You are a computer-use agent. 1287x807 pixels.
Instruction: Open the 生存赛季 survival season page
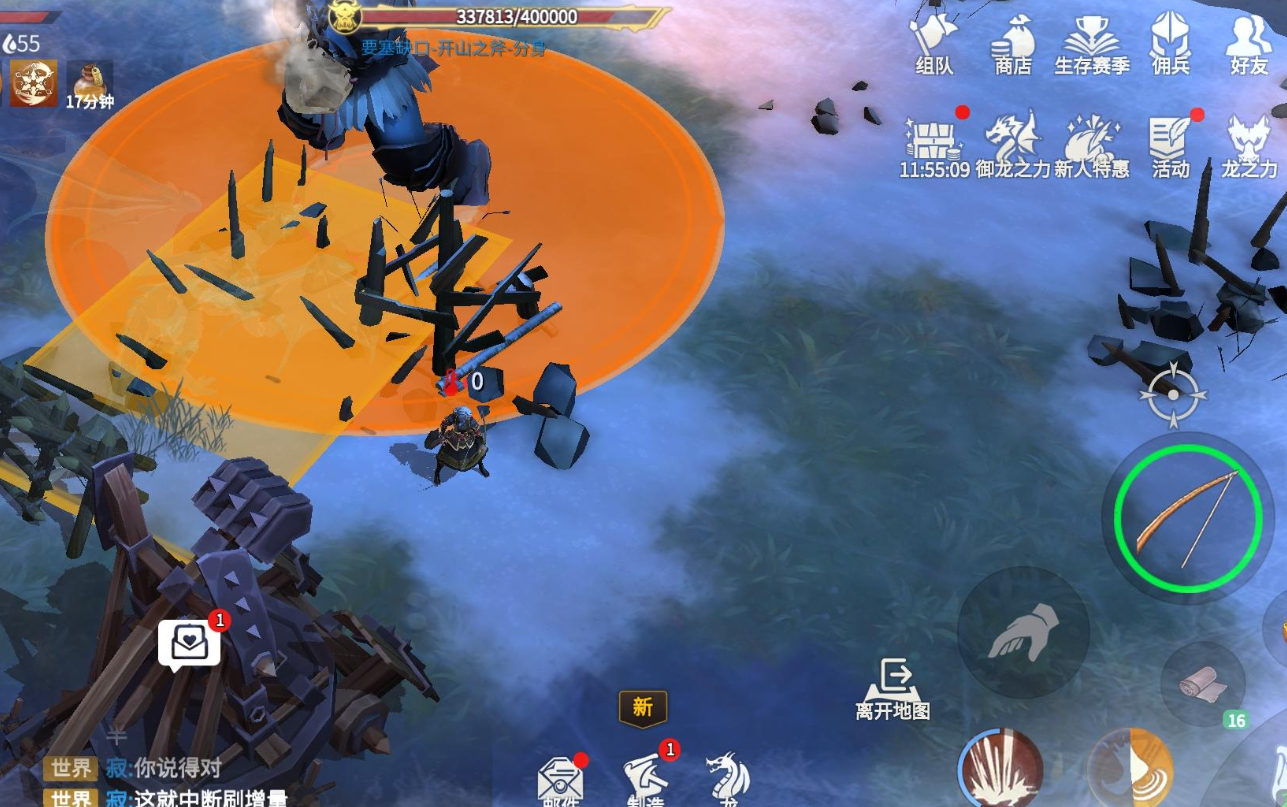click(1091, 43)
